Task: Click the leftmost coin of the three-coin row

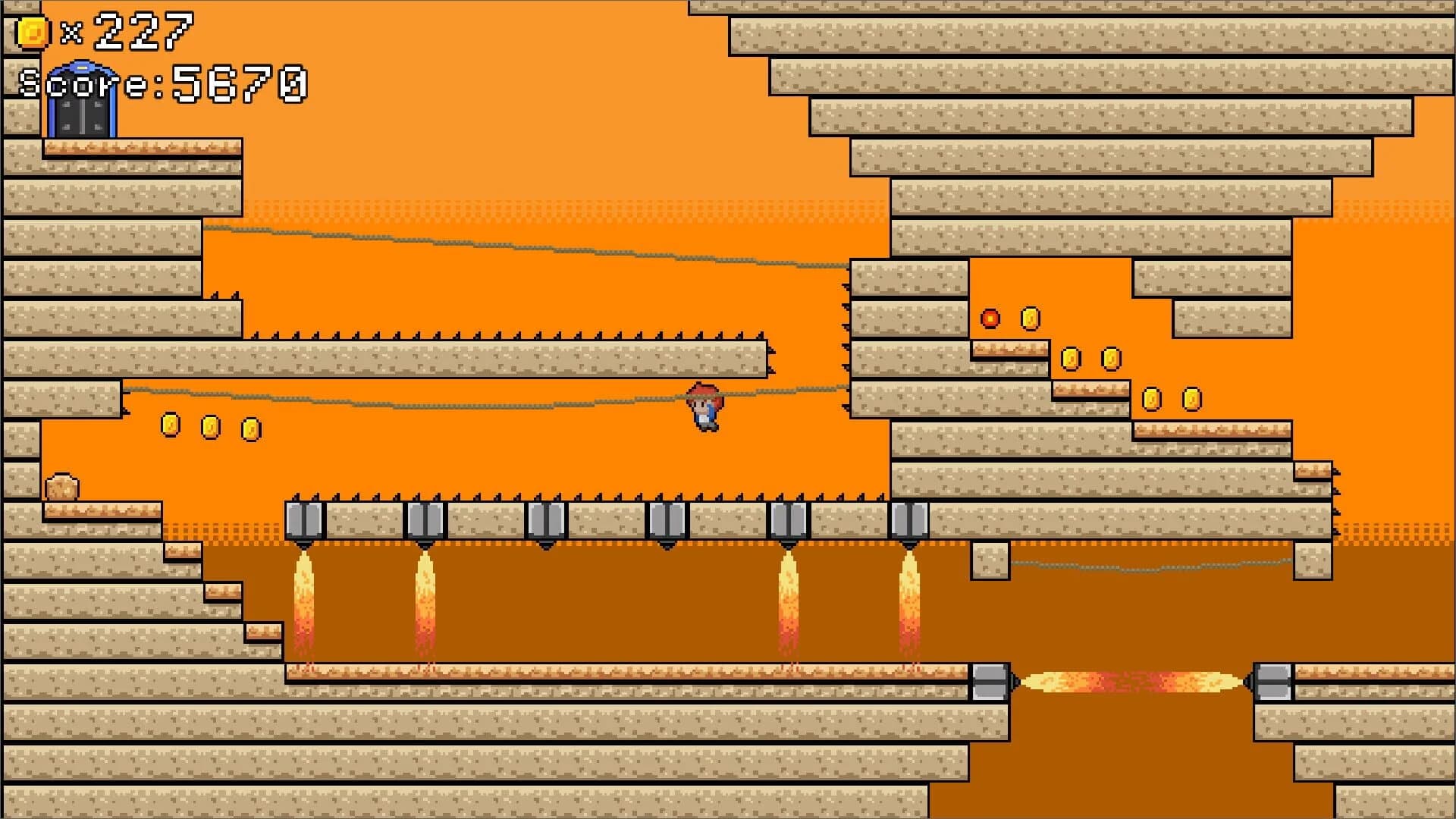Action: [x=168, y=425]
